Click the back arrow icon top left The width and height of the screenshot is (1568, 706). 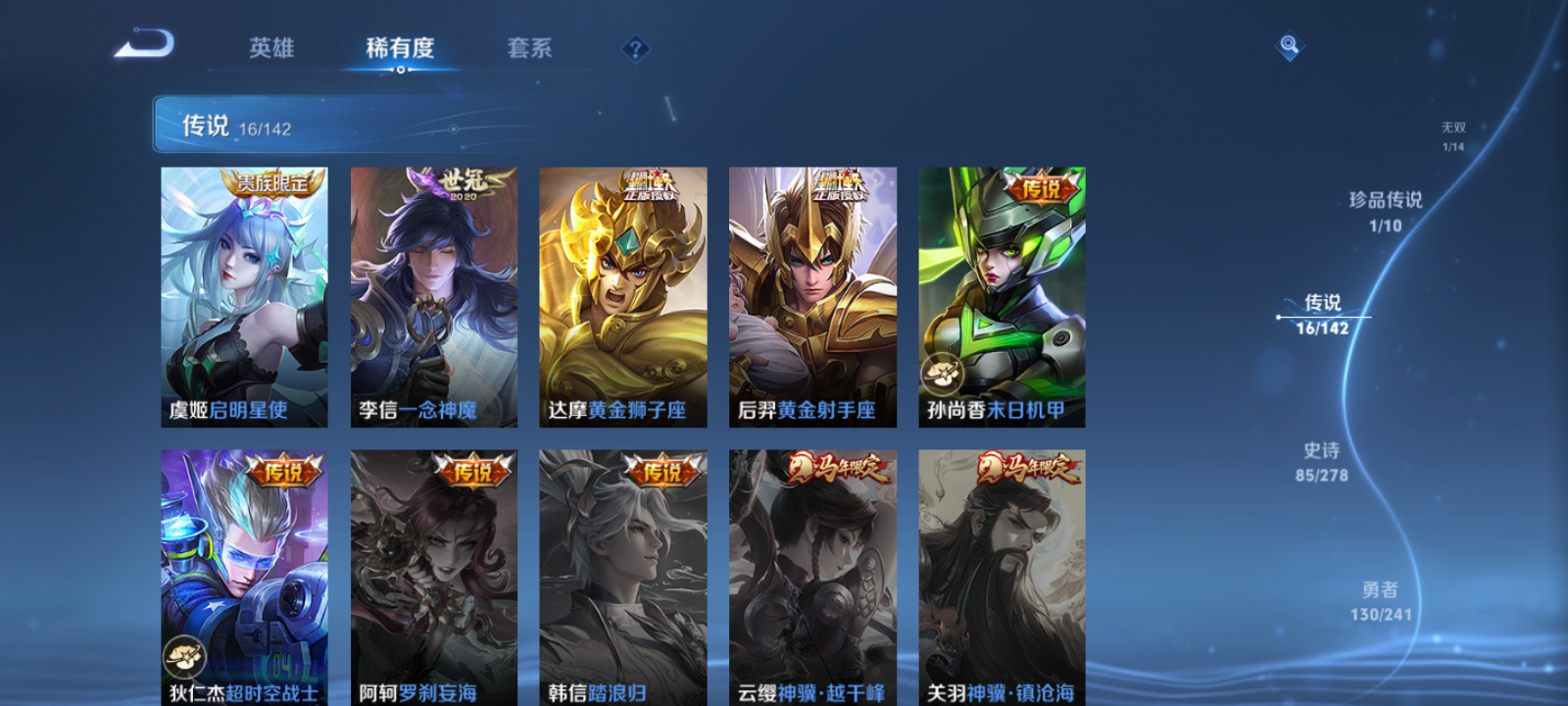(143, 44)
